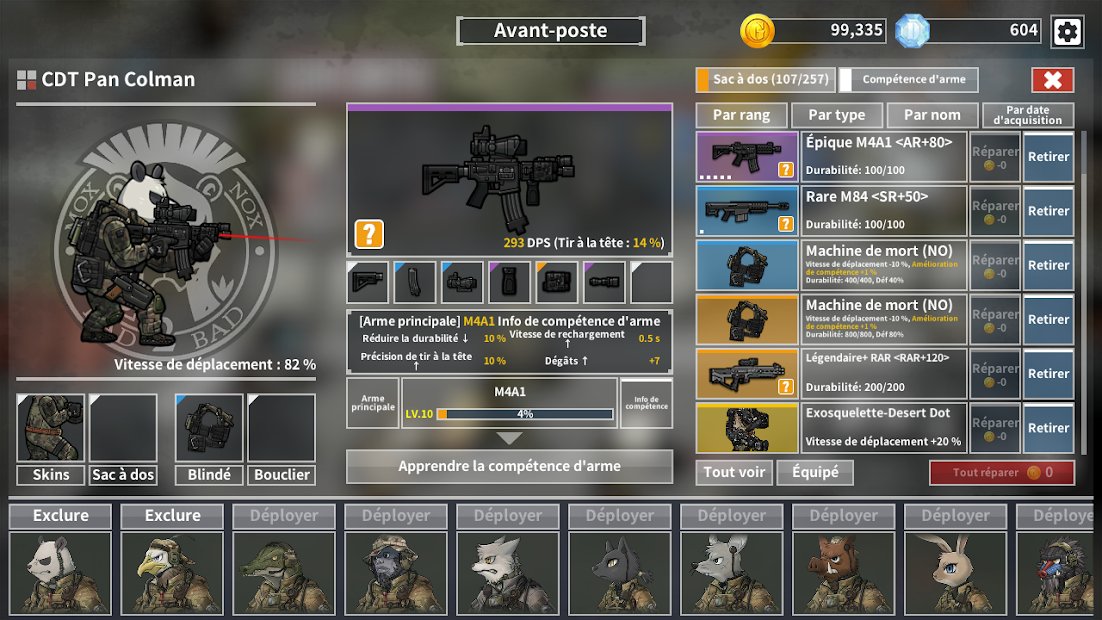Select the Skins equipment slot
This screenshot has height=620, width=1102.
pyautogui.click(x=50, y=438)
